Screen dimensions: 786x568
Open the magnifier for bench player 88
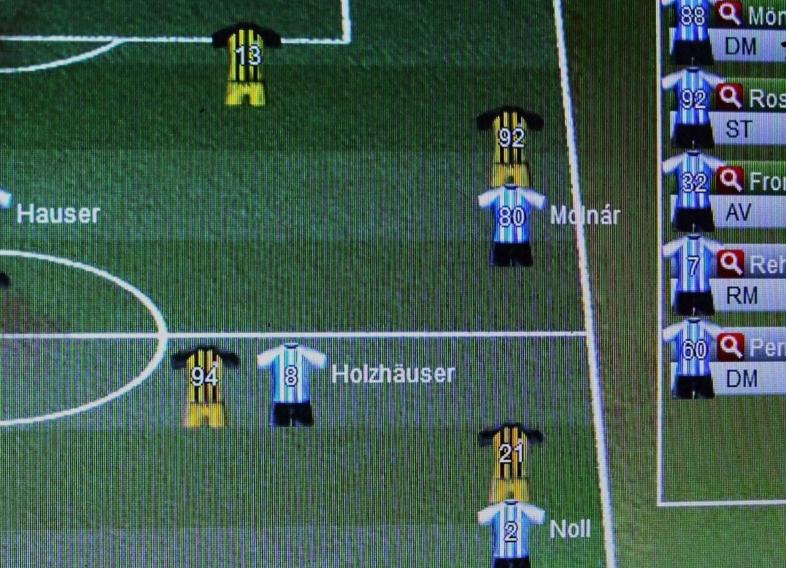pyautogui.click(x=730, y=14)
